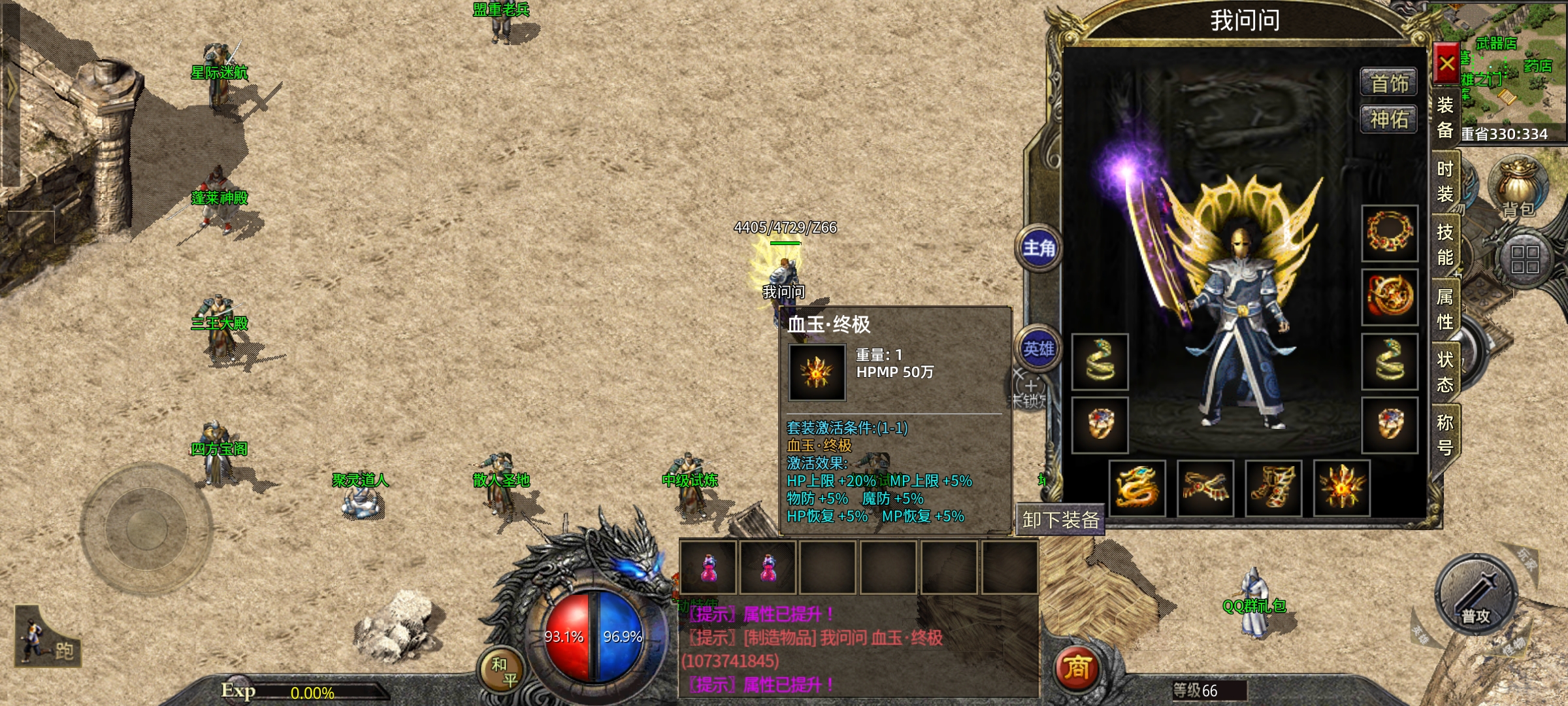
Task: Switch to the 时装 tab
Action: click(1445, 181)
